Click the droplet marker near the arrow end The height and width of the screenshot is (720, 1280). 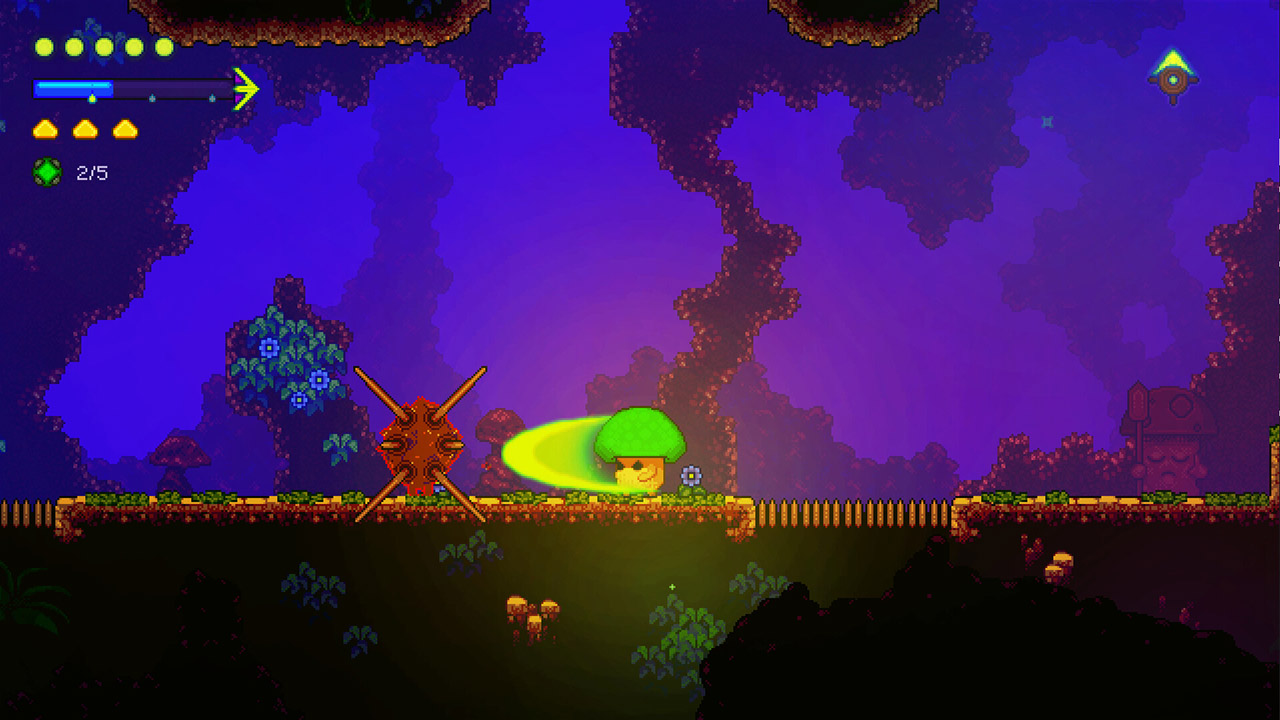pos(213,97)
